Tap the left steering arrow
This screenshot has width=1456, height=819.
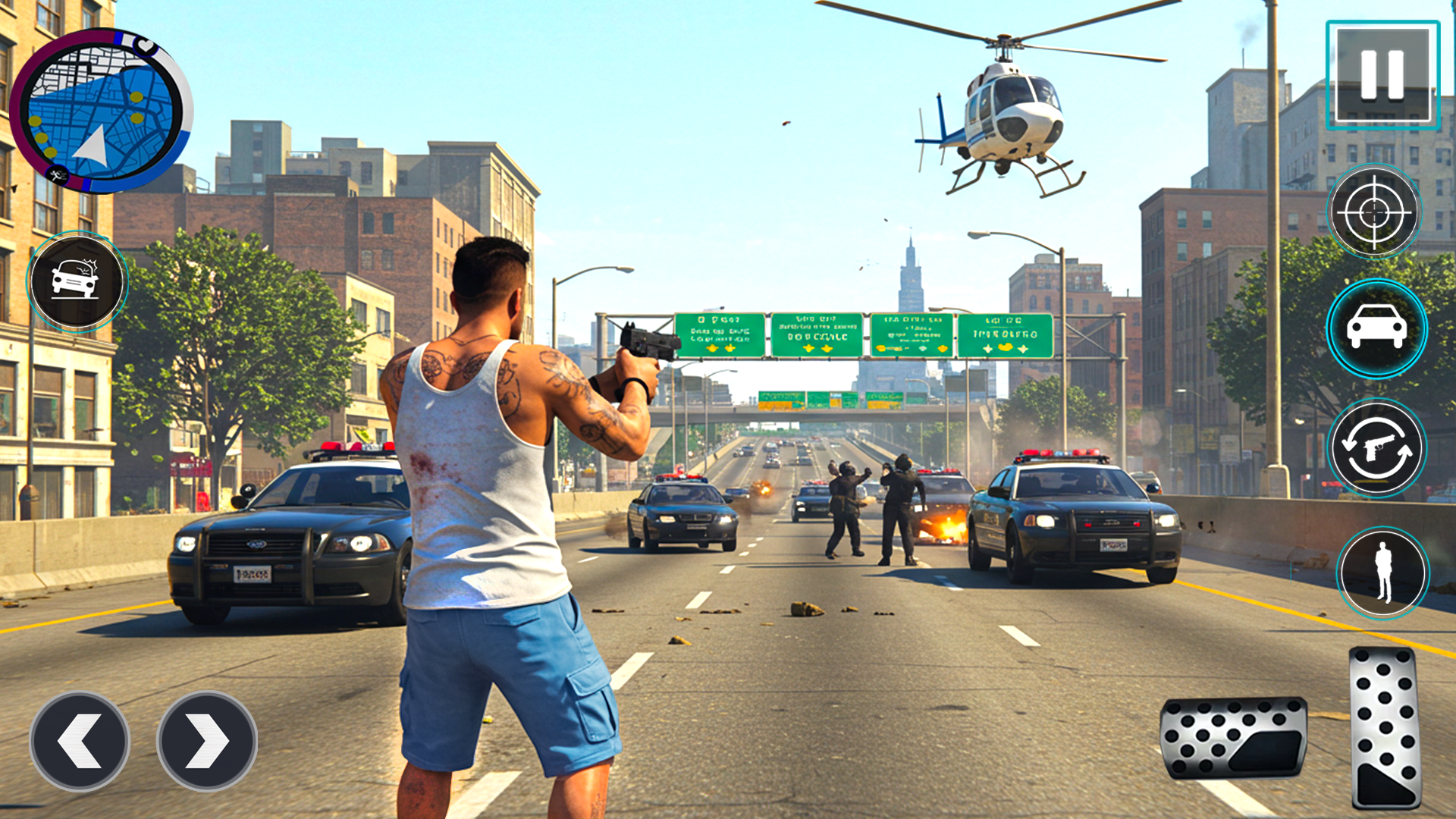click(x=79, y=742)
